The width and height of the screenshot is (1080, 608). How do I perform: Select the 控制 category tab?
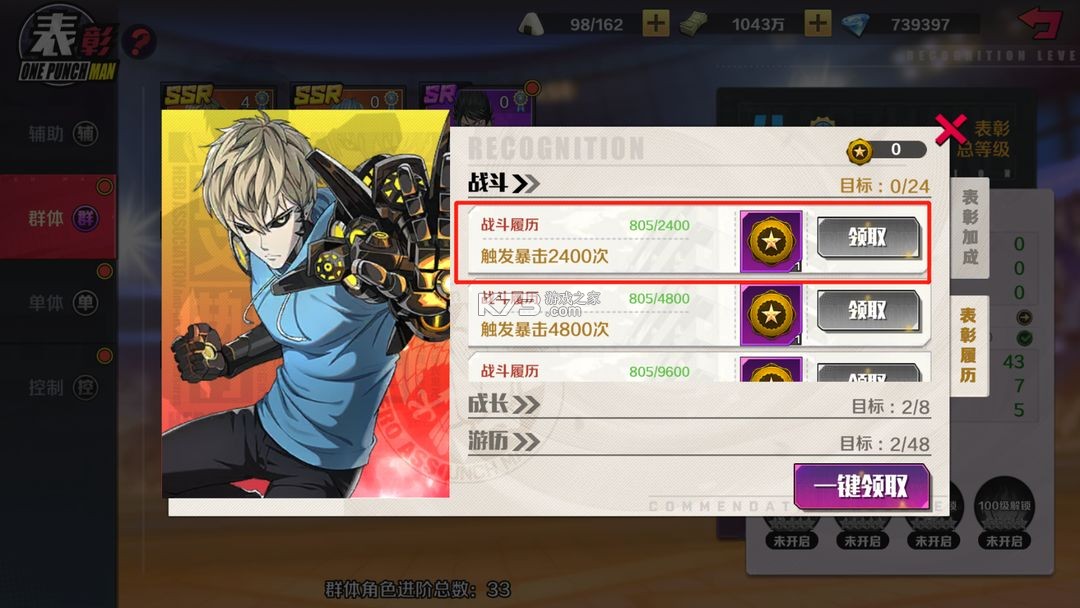tap(60, 387)
